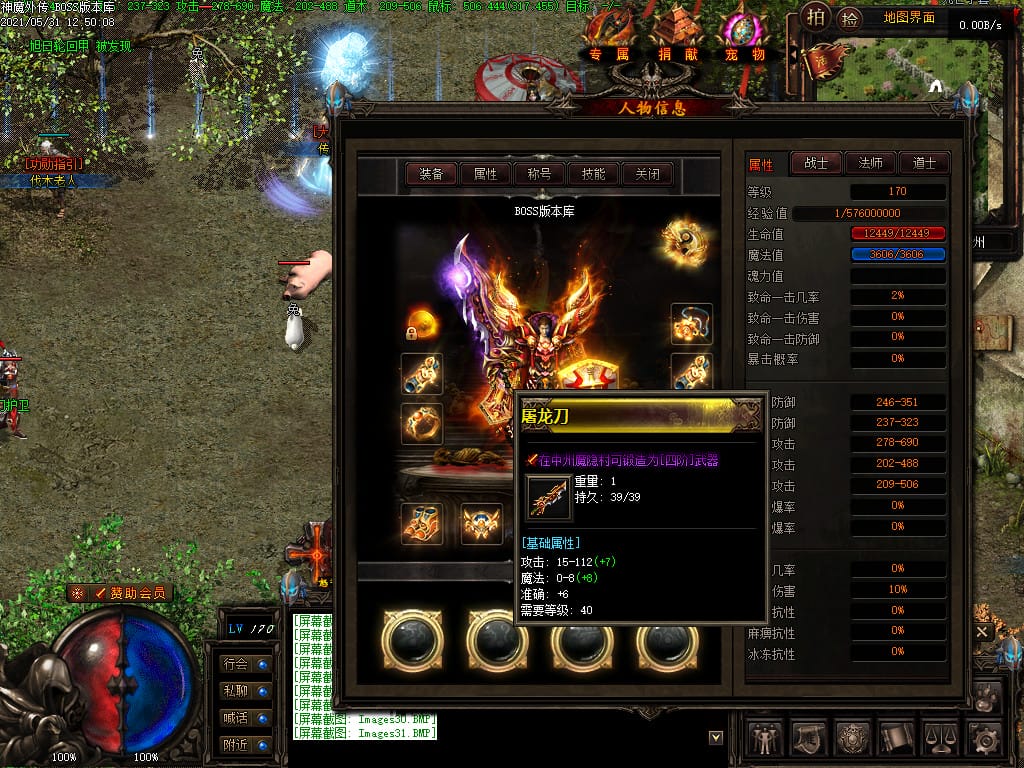Open the 称号 titles tab
This screenshot has height=768, width=1024.
point(539,174)
